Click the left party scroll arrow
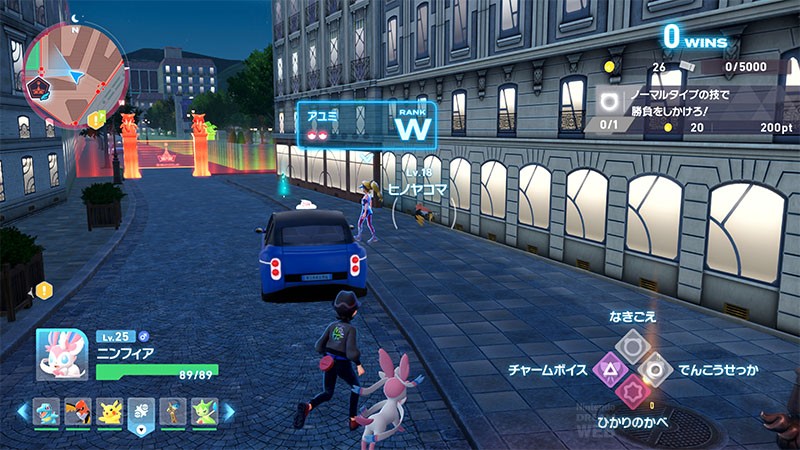 22,412
